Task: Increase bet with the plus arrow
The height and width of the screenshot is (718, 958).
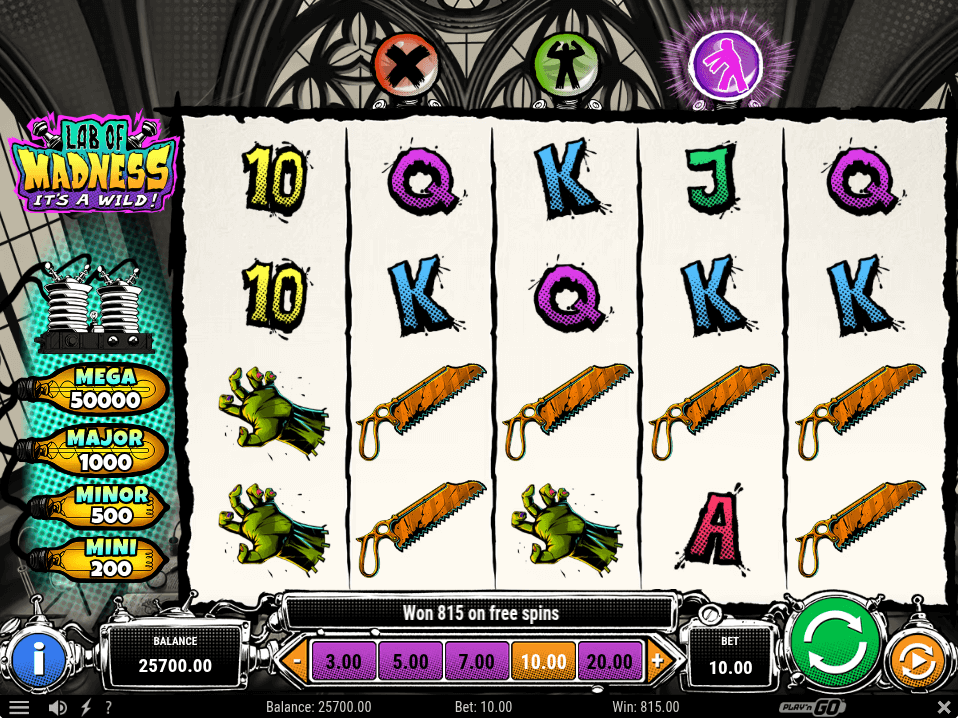Action: pyautogui.click(x=657, y=661)
